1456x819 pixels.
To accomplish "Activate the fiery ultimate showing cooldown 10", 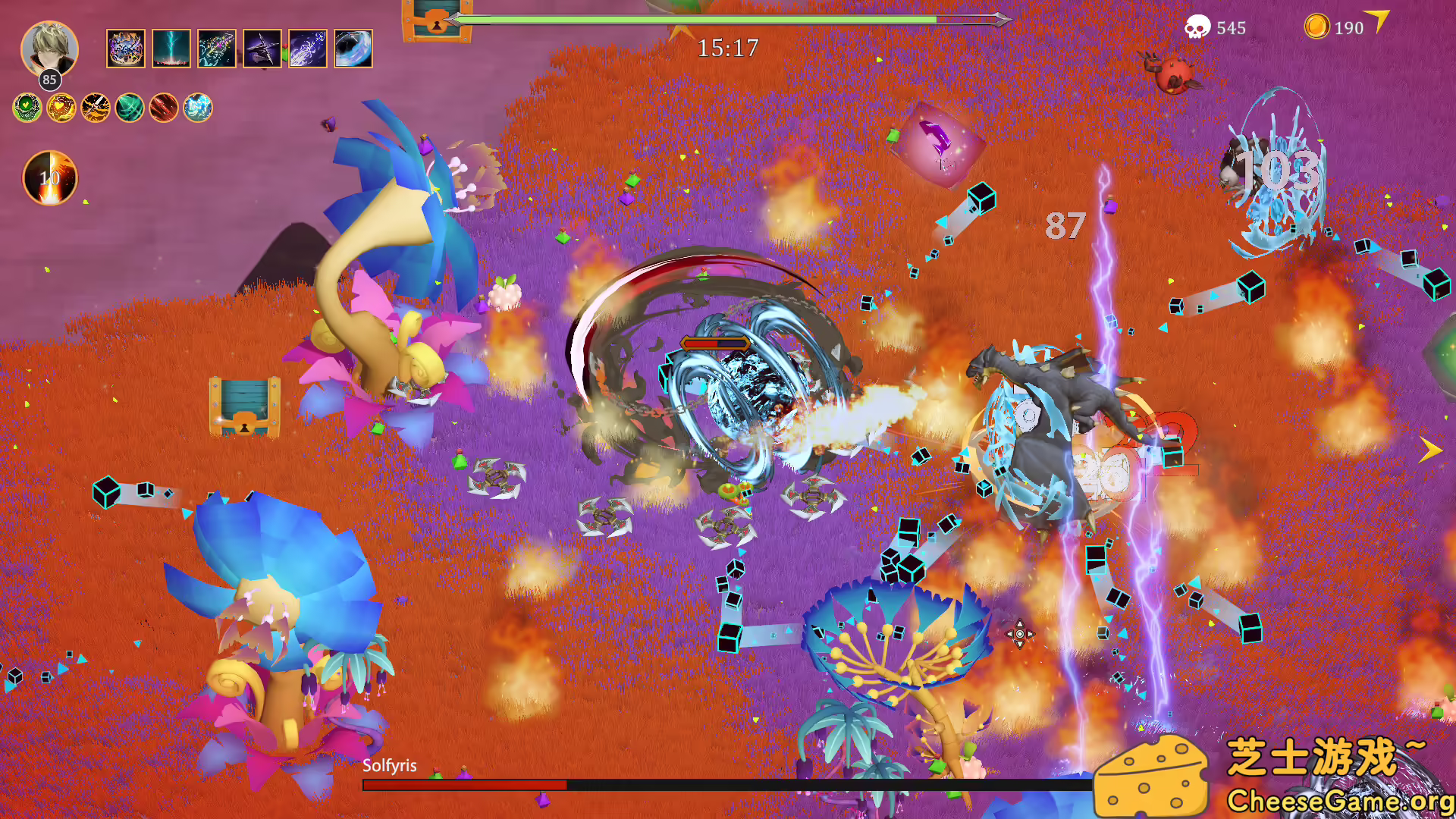I will [50, 178].
